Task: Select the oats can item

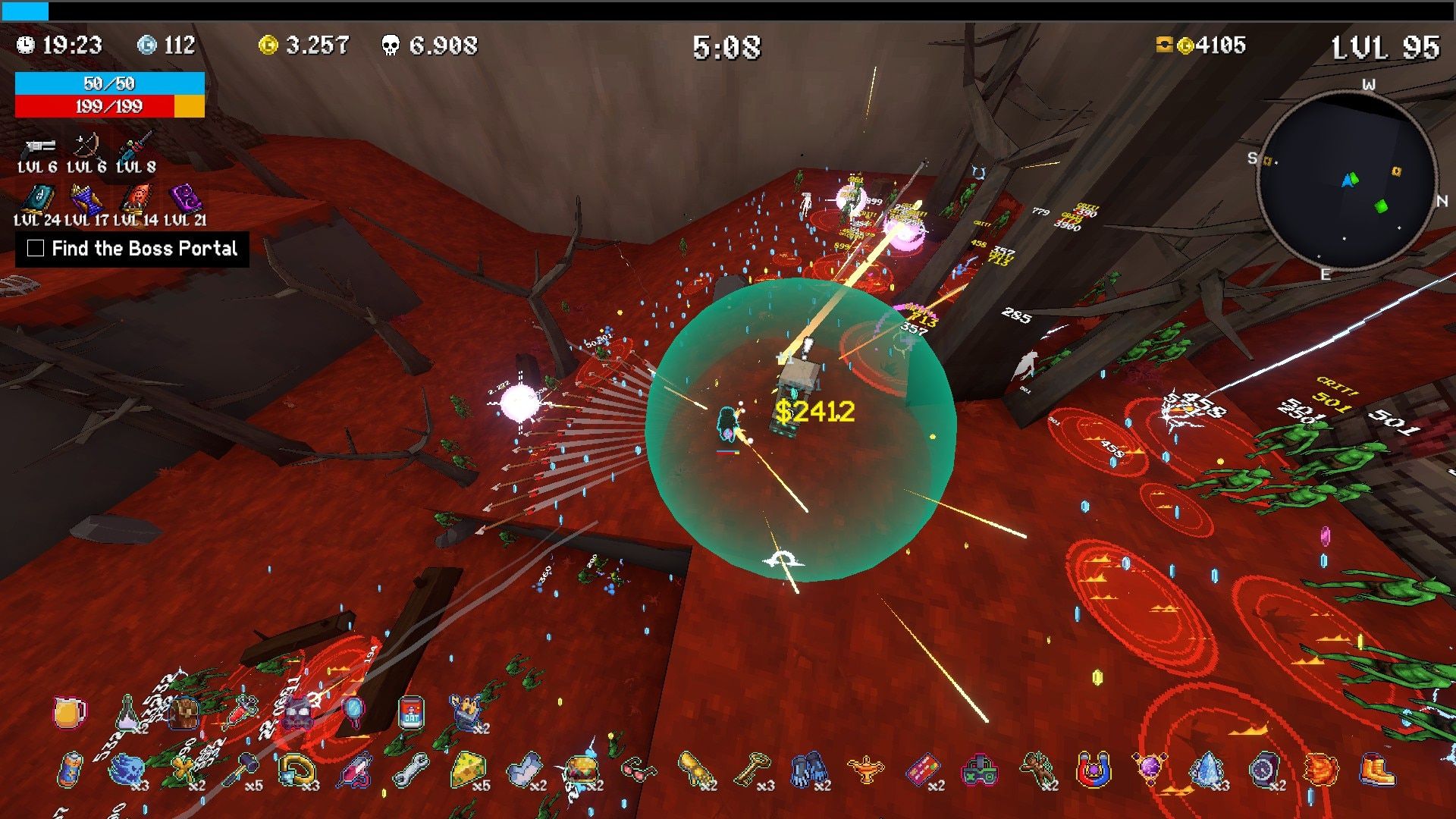Action: click(x=410, y=713)
